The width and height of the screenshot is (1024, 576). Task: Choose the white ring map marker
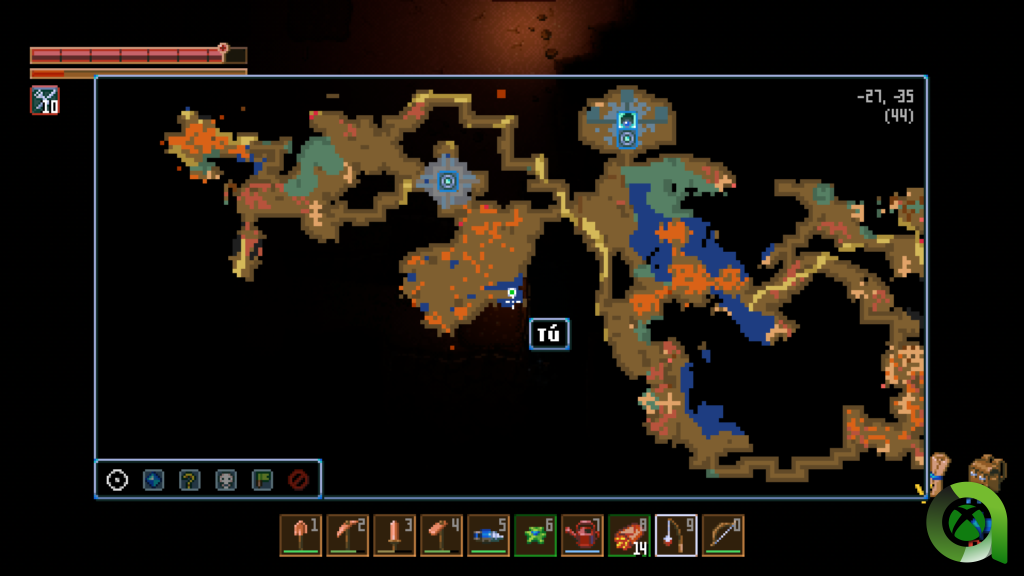pyautogui.click(x=117, y=480)
